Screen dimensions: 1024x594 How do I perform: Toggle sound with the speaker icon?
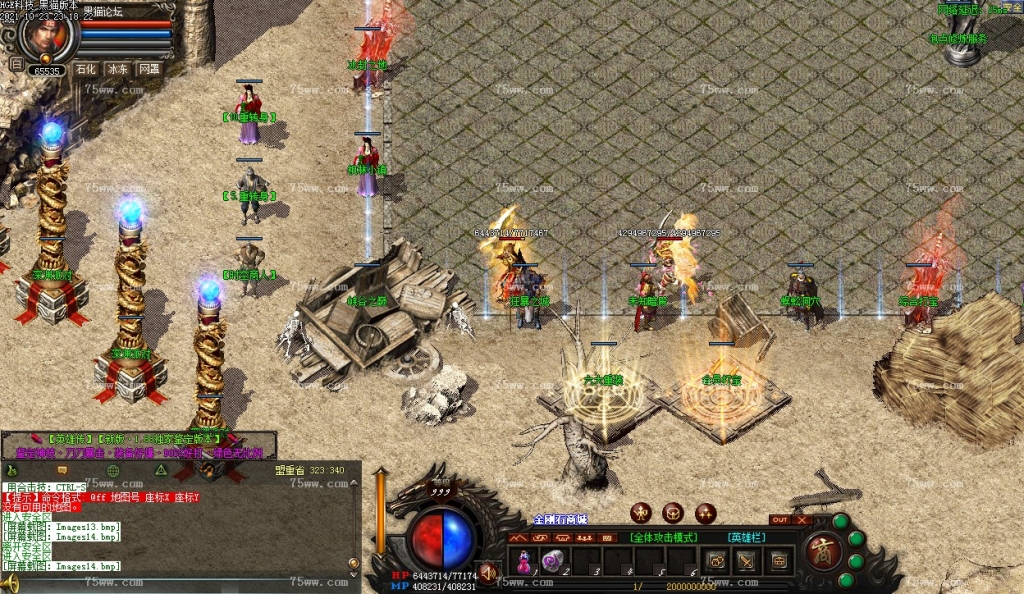click(488, 573)
